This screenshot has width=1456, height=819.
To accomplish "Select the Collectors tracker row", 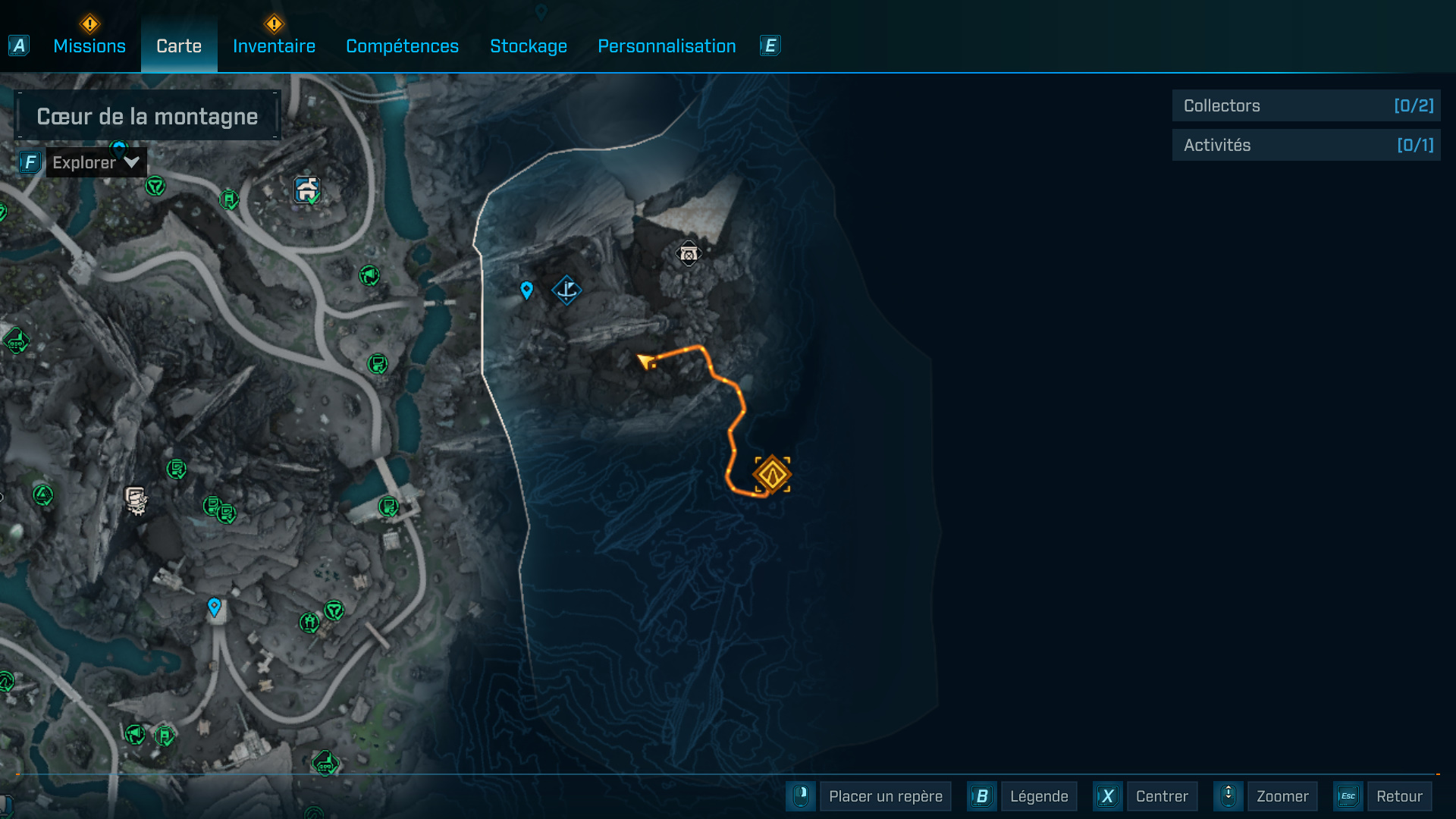I will click(x=1306, y=106).
